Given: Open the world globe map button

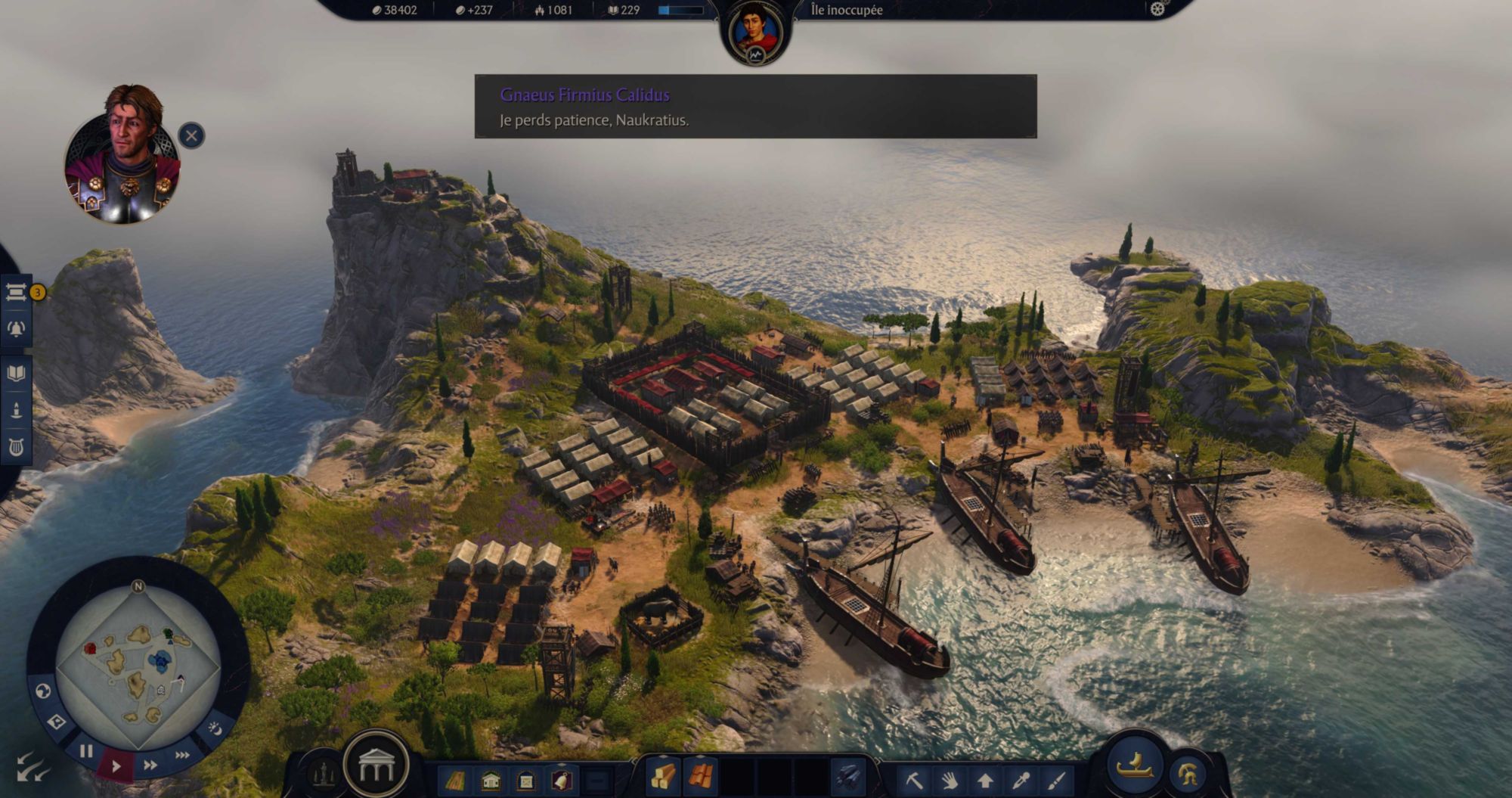Looking at the screenshot, I should tap(43, 691).
